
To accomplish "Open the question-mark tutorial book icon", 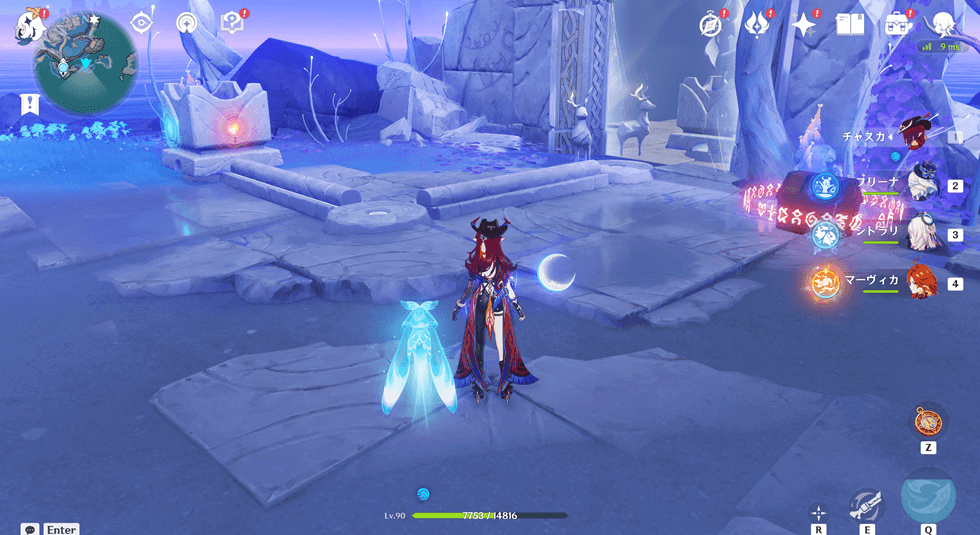I will pyautogui.click(x=232, y=22).
